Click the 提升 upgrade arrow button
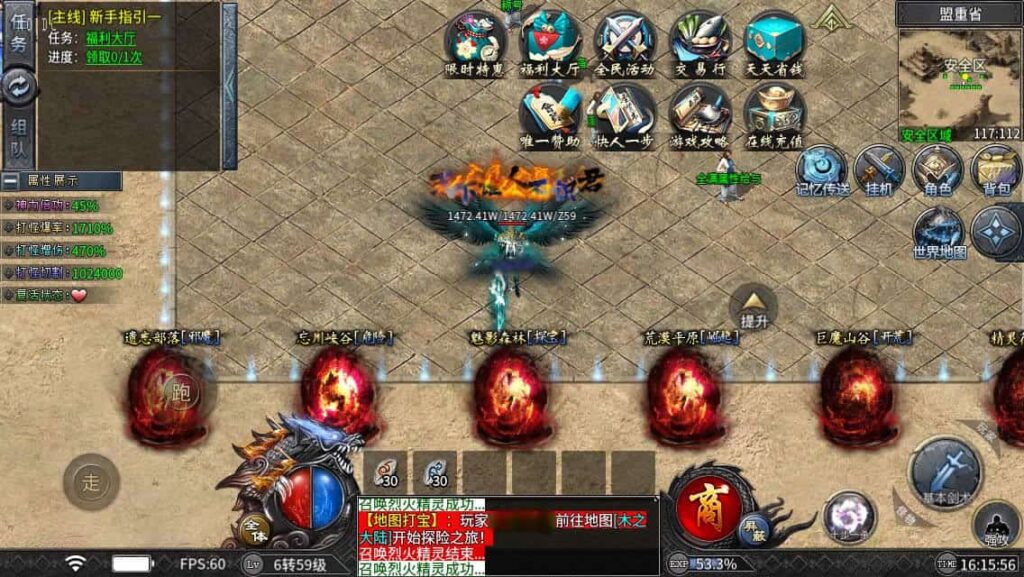This screenshot has height=577, width=1024. (x=753, y=304)
